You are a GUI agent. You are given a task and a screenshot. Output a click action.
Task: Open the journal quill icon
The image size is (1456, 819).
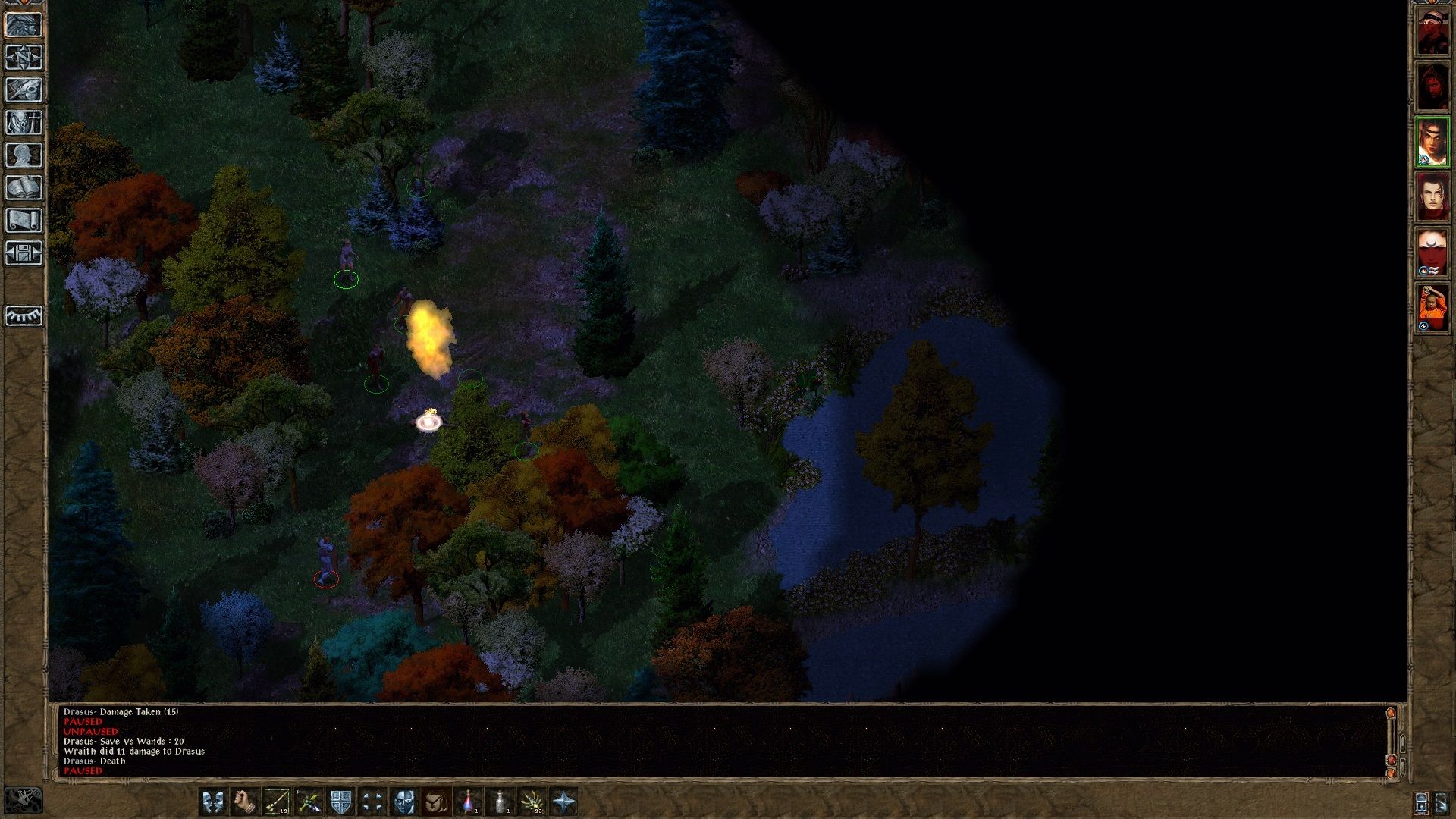click(x=24, y=90)
